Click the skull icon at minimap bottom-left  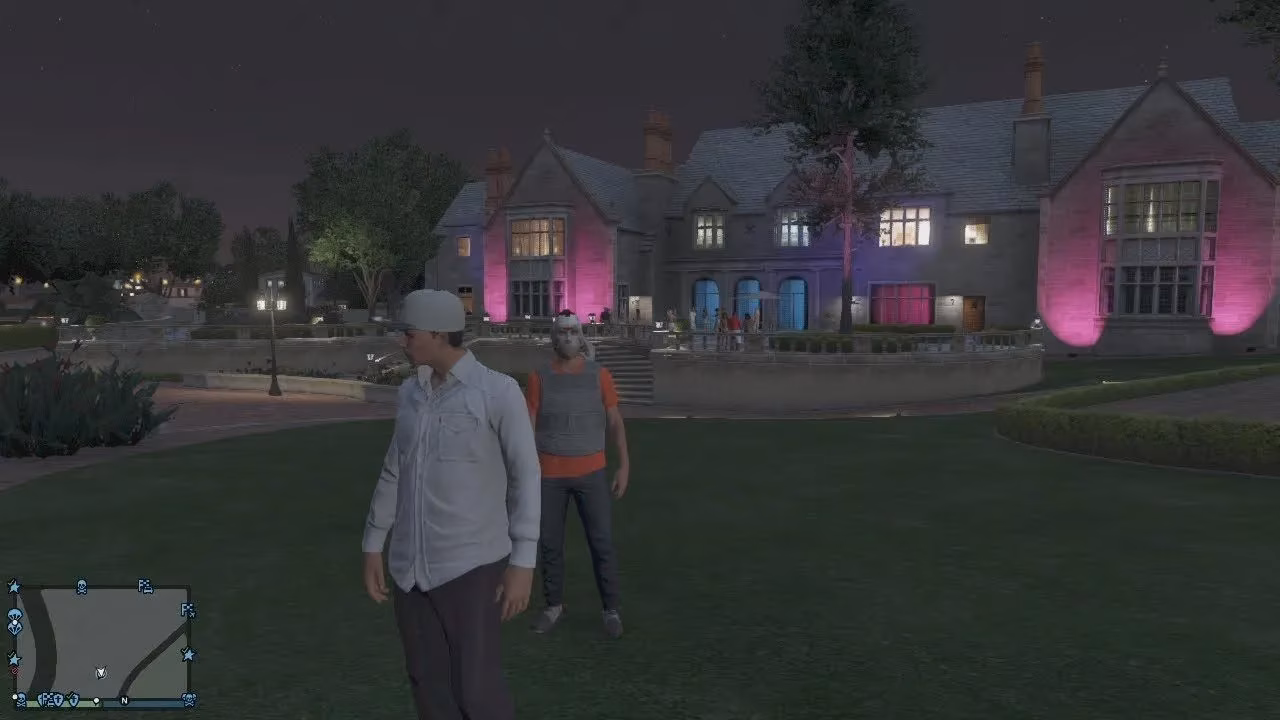[x=20, y=700]
